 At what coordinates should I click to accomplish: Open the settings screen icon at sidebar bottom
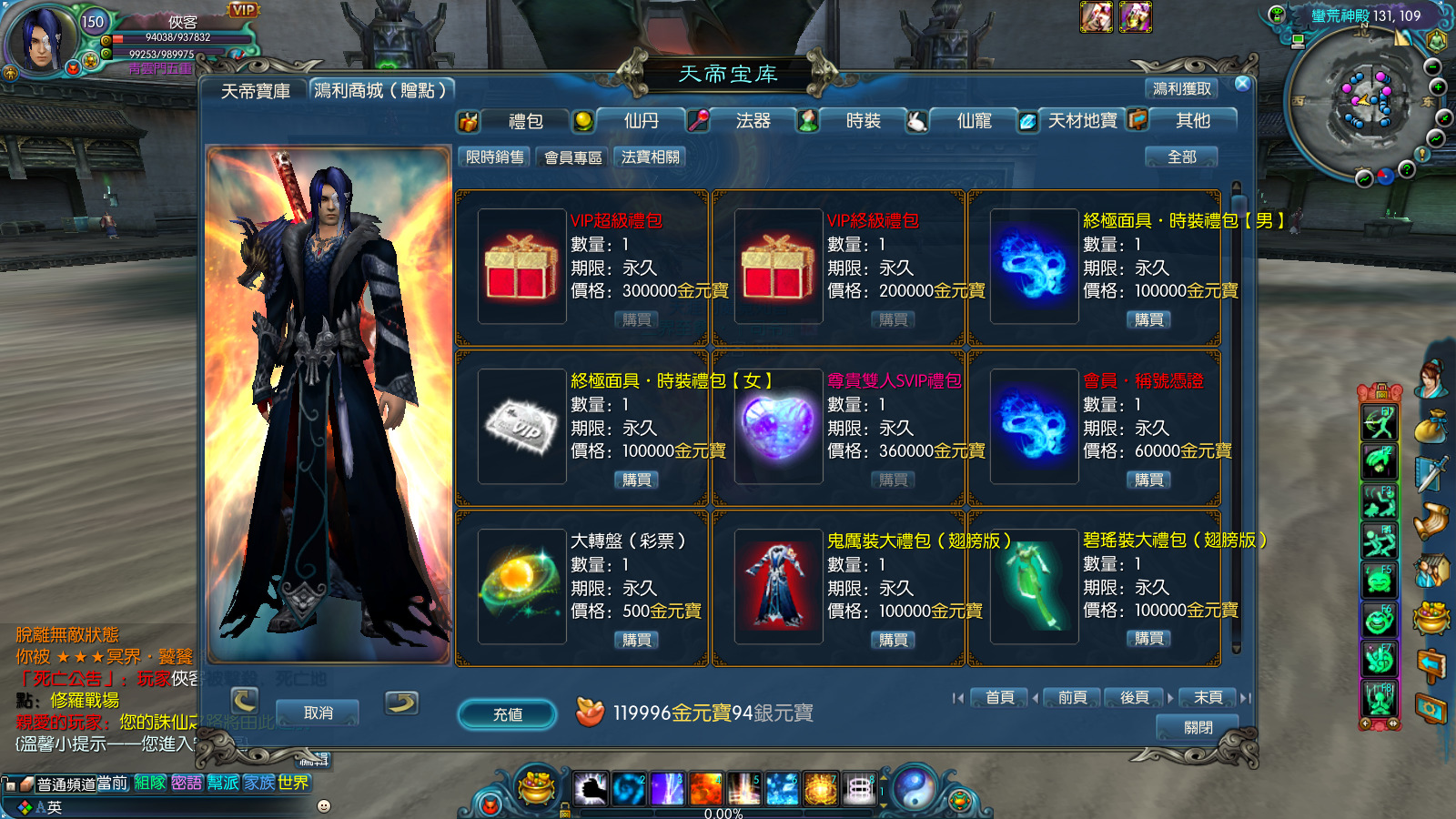[x=1429, y=707]
